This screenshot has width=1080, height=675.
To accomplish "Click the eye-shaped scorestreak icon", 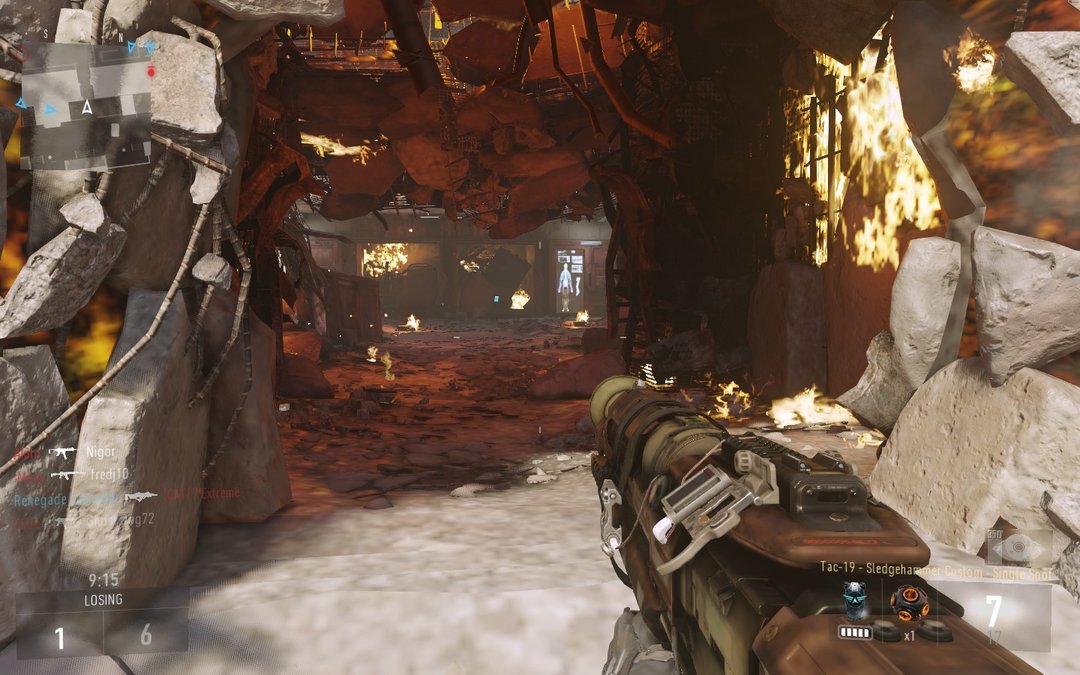I will pos(1019,548).
